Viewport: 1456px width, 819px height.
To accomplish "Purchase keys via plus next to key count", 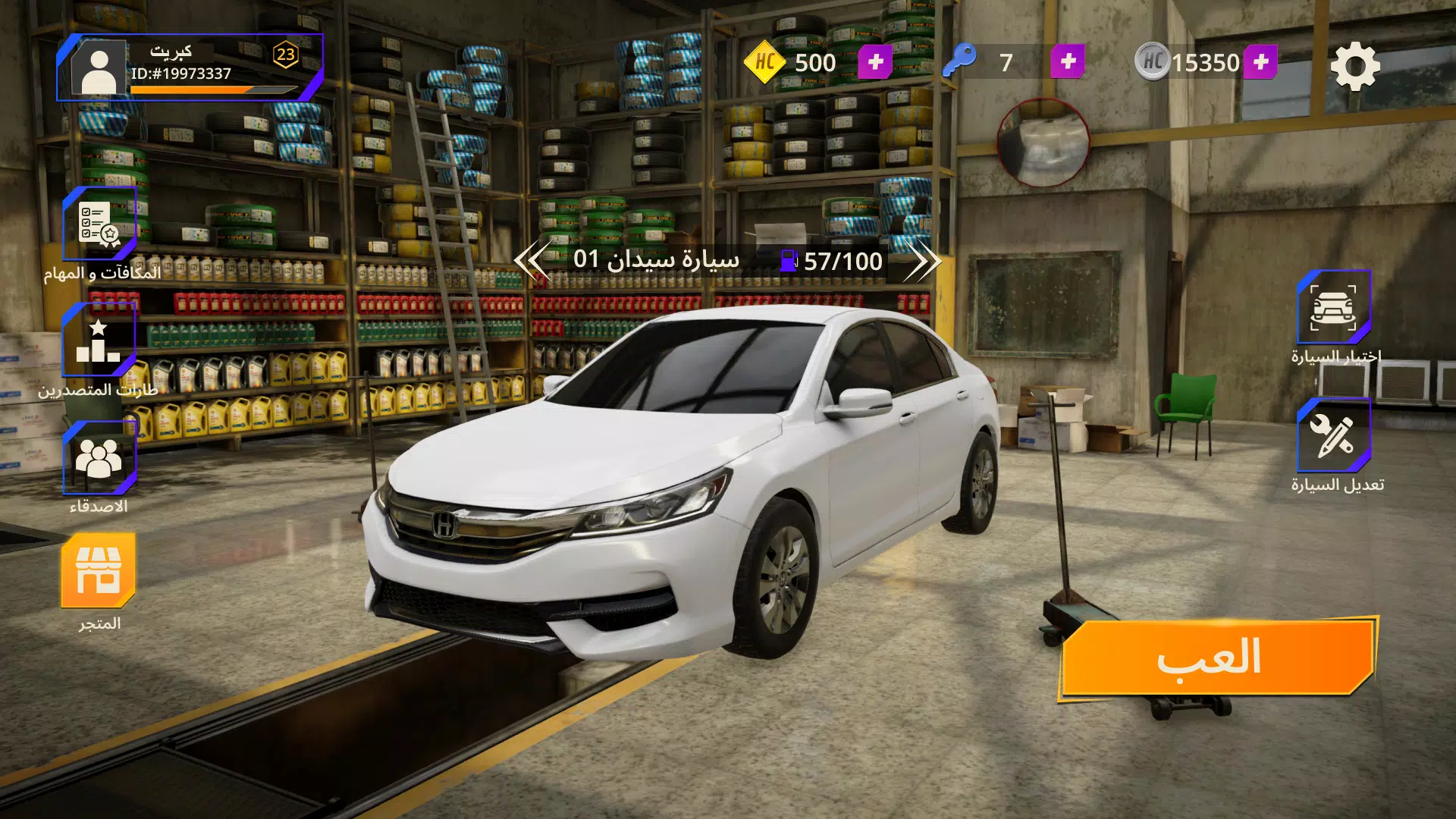I will pos(1066,61).
